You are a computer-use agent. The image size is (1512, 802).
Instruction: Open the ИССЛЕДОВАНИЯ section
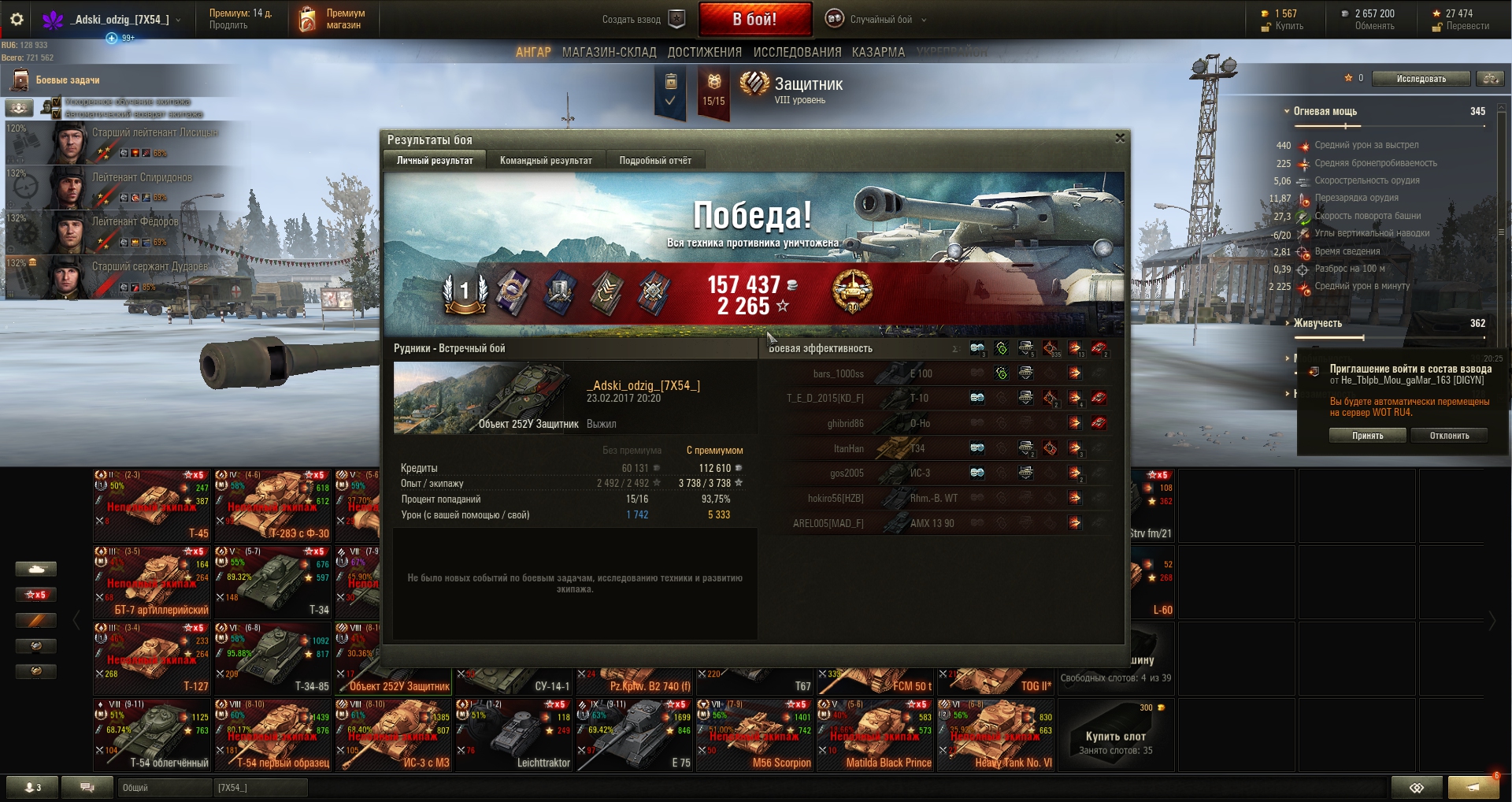pos(797,52)
